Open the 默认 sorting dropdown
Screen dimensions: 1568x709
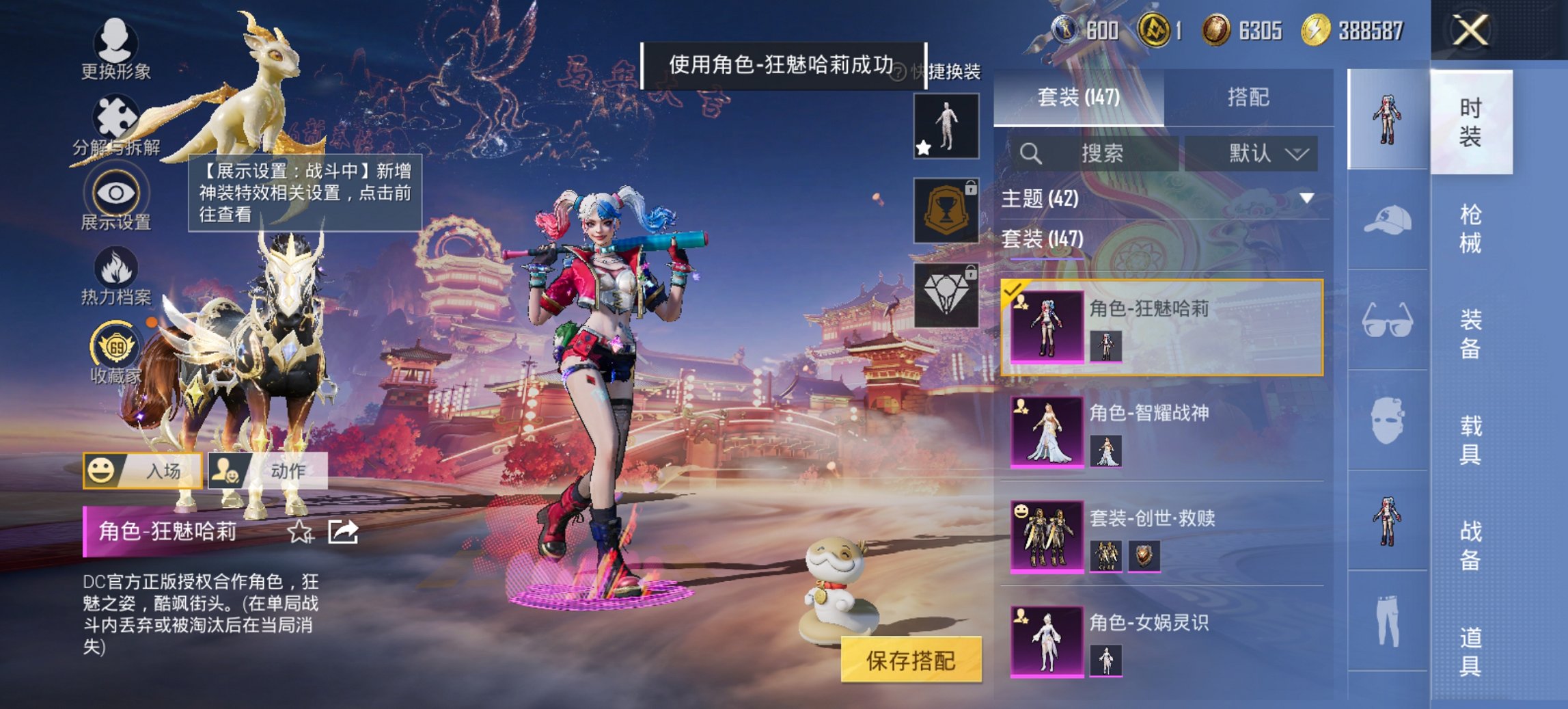[1263, 153]
